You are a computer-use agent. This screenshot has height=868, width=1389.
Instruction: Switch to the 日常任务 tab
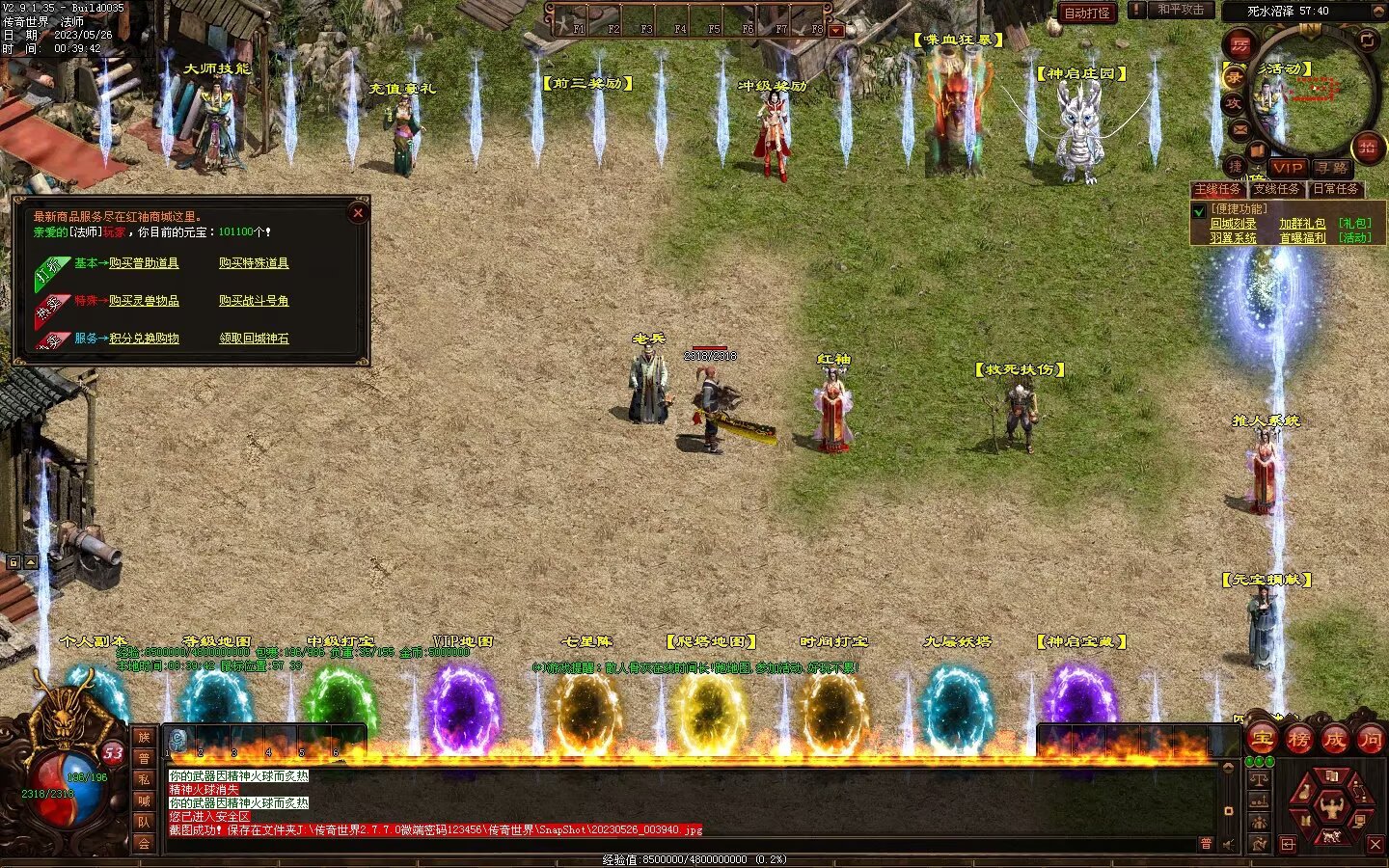[x=1335, y=189]
